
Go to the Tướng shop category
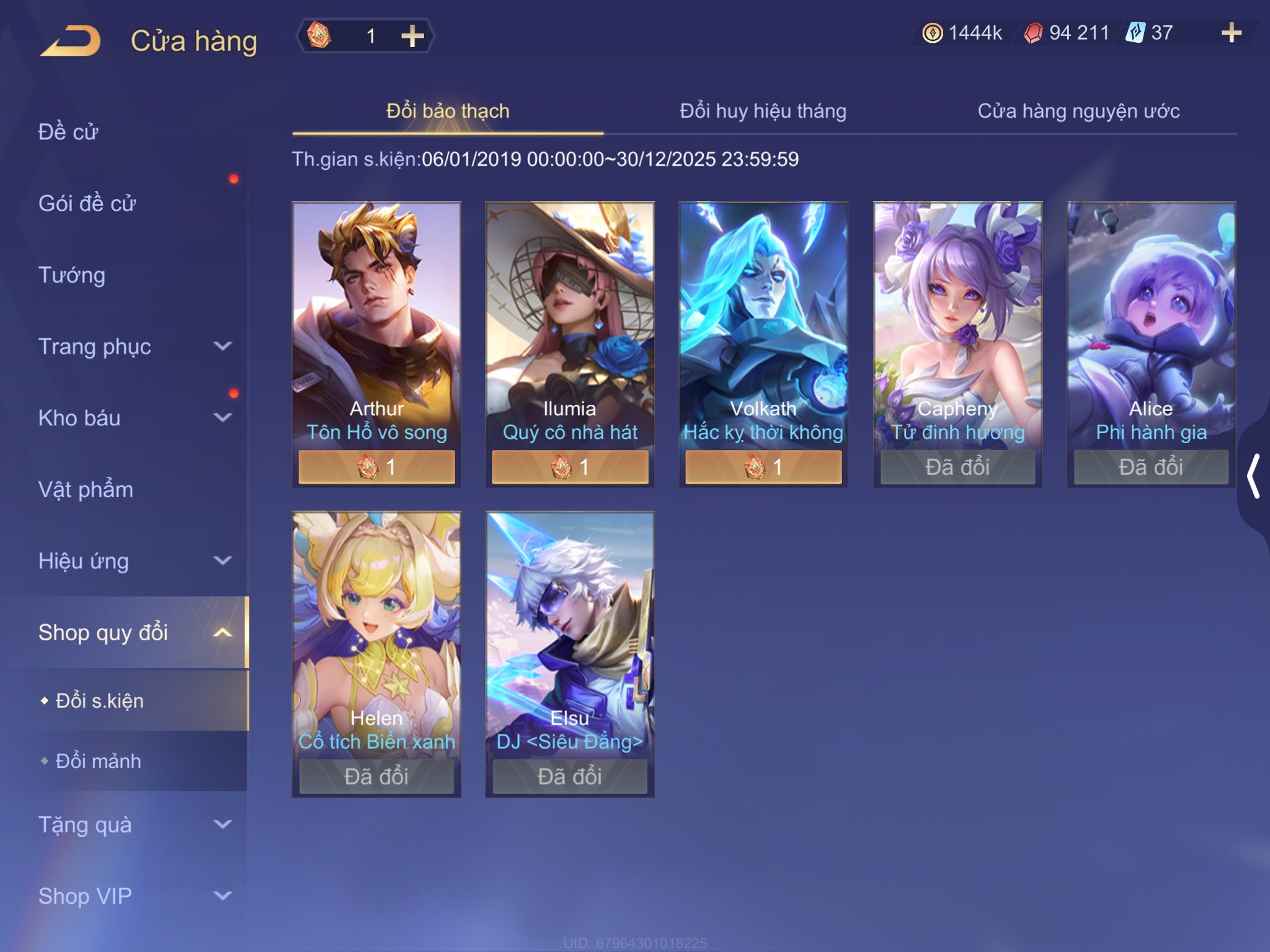pyautogui.click(x=72, y=275)
